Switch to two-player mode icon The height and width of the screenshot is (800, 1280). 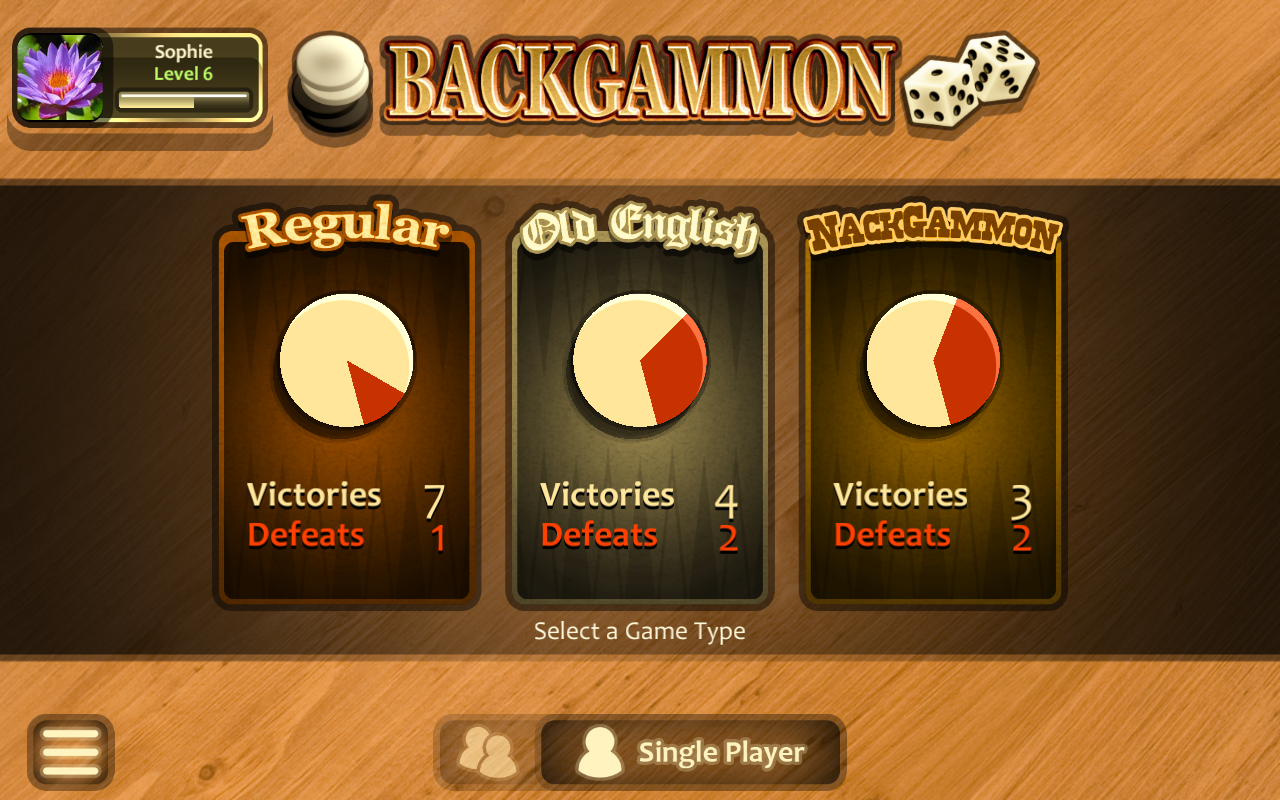(488, 752)
